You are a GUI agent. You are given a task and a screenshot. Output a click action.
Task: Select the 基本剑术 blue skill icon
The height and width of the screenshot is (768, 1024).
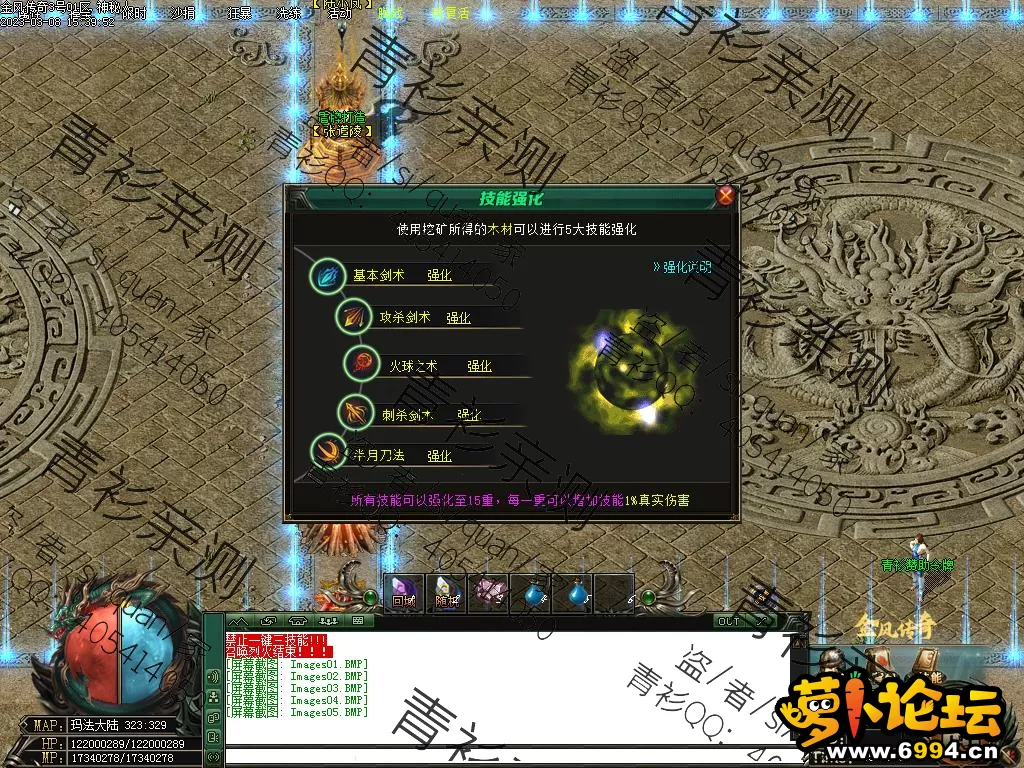click(x=327, y=276)
